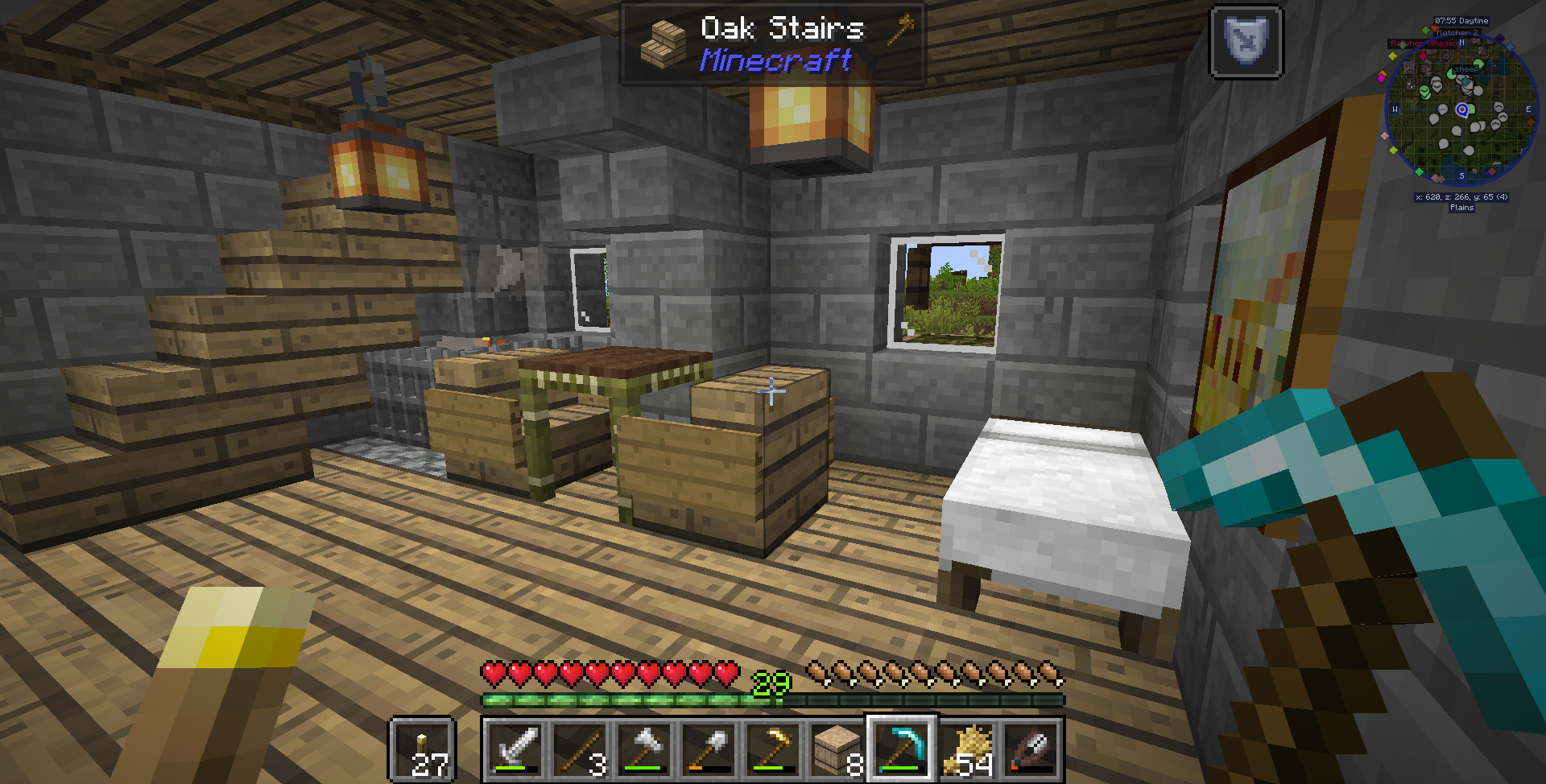Screen dimensions: 1546x784
Task: Select the diamond pickaxe in the hotbar
Action: pyautogui.click(x=900, y=749)
